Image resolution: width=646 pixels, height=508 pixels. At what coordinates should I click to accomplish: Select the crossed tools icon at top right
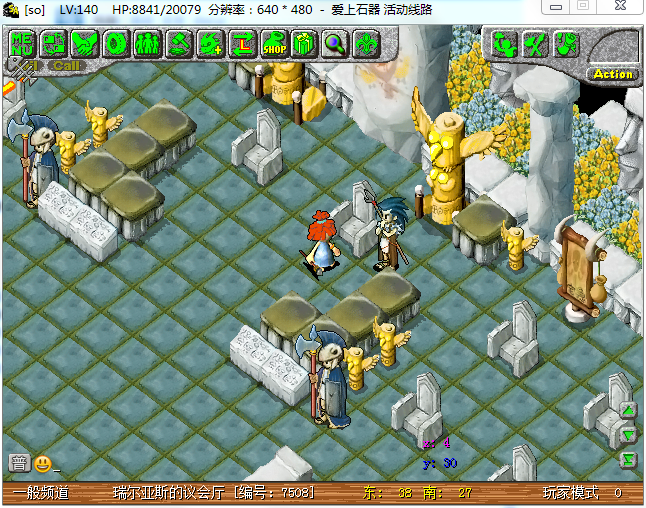pos(535,43)
